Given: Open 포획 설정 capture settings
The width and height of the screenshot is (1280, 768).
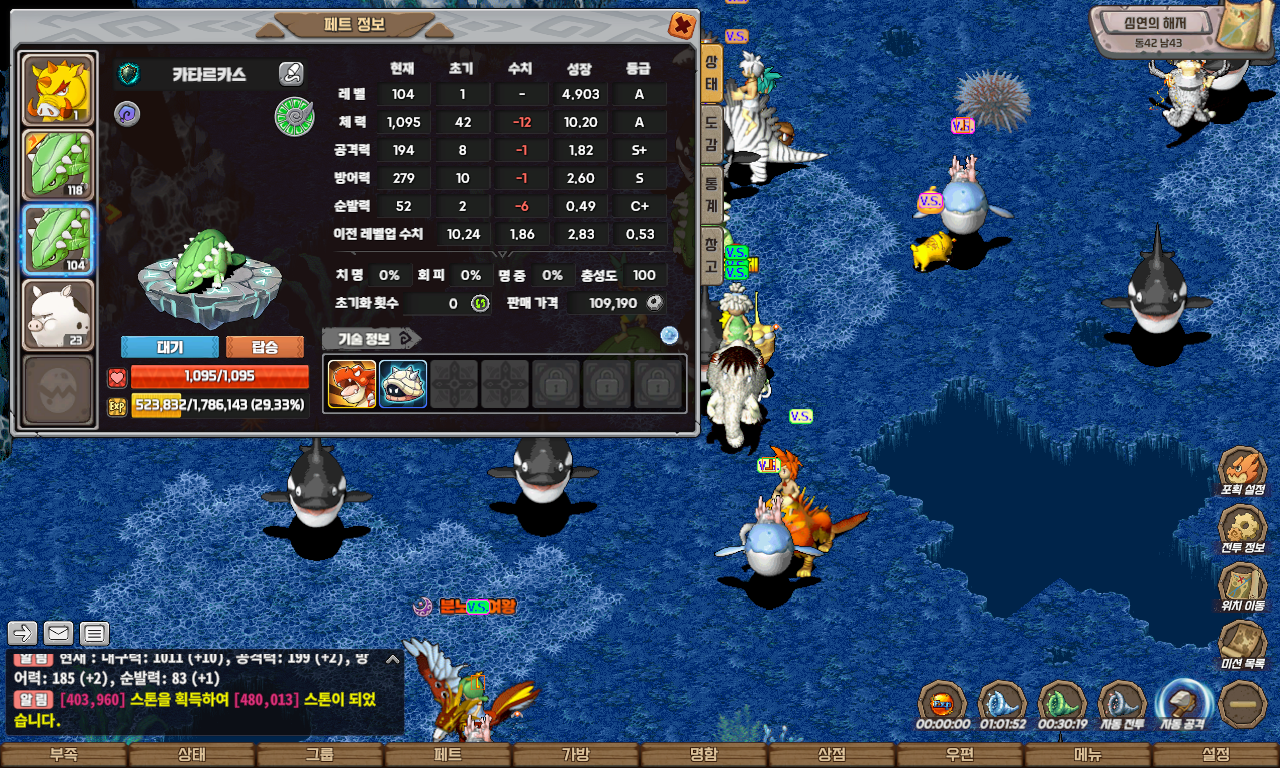Looking at the screenshot, I should coord(1243,472).
